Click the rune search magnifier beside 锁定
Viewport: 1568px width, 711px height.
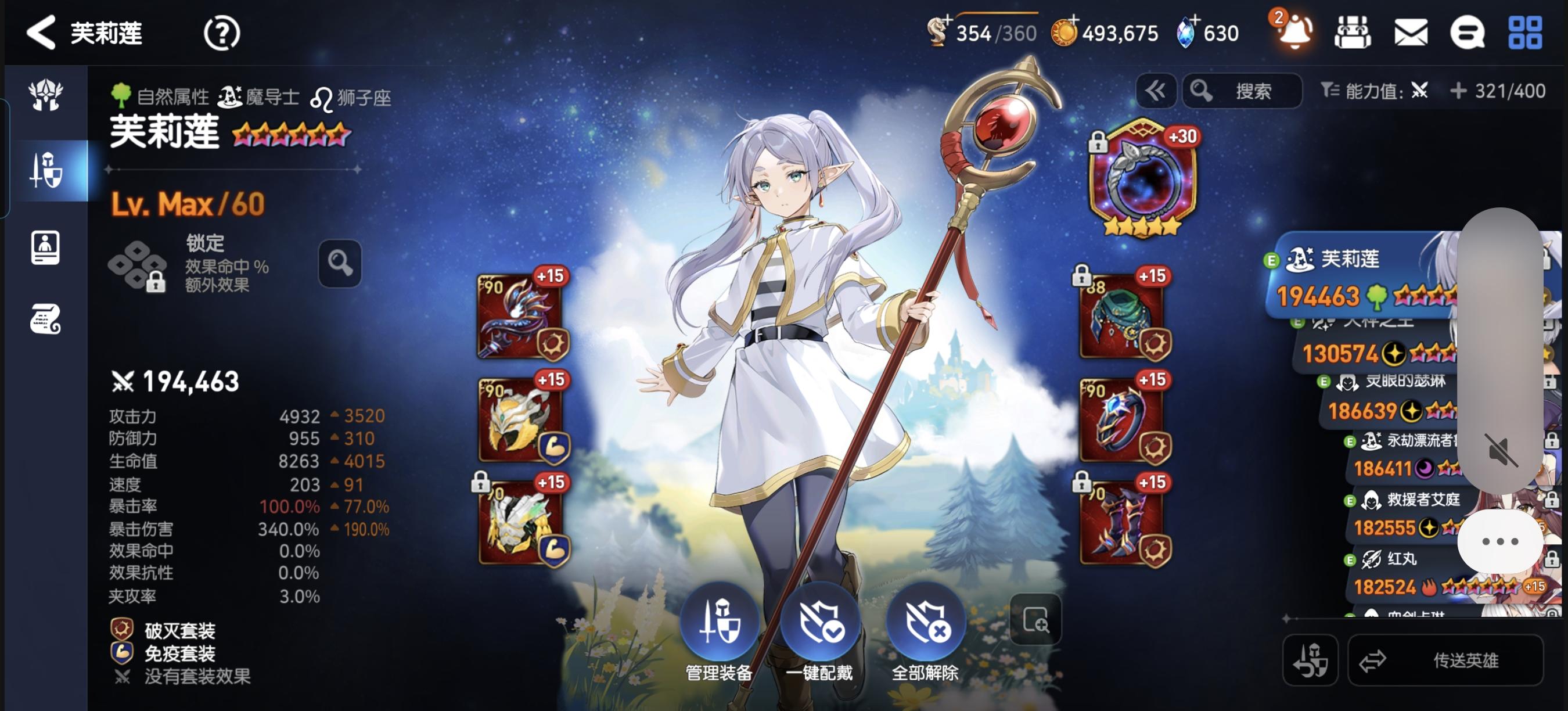[x=341, y=263]
